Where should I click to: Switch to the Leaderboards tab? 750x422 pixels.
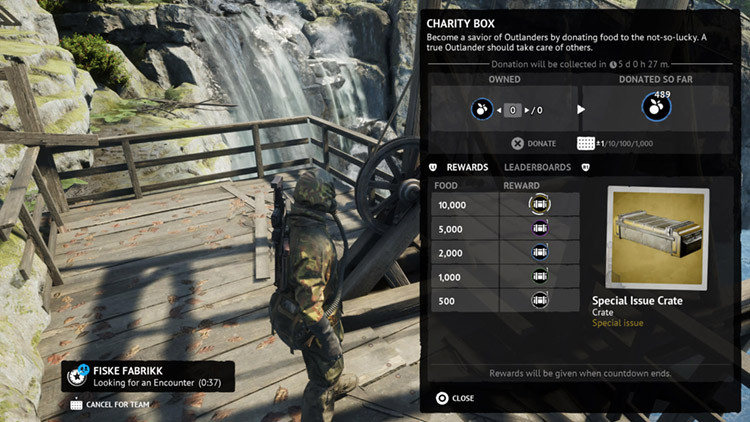(x=537, y=167)
